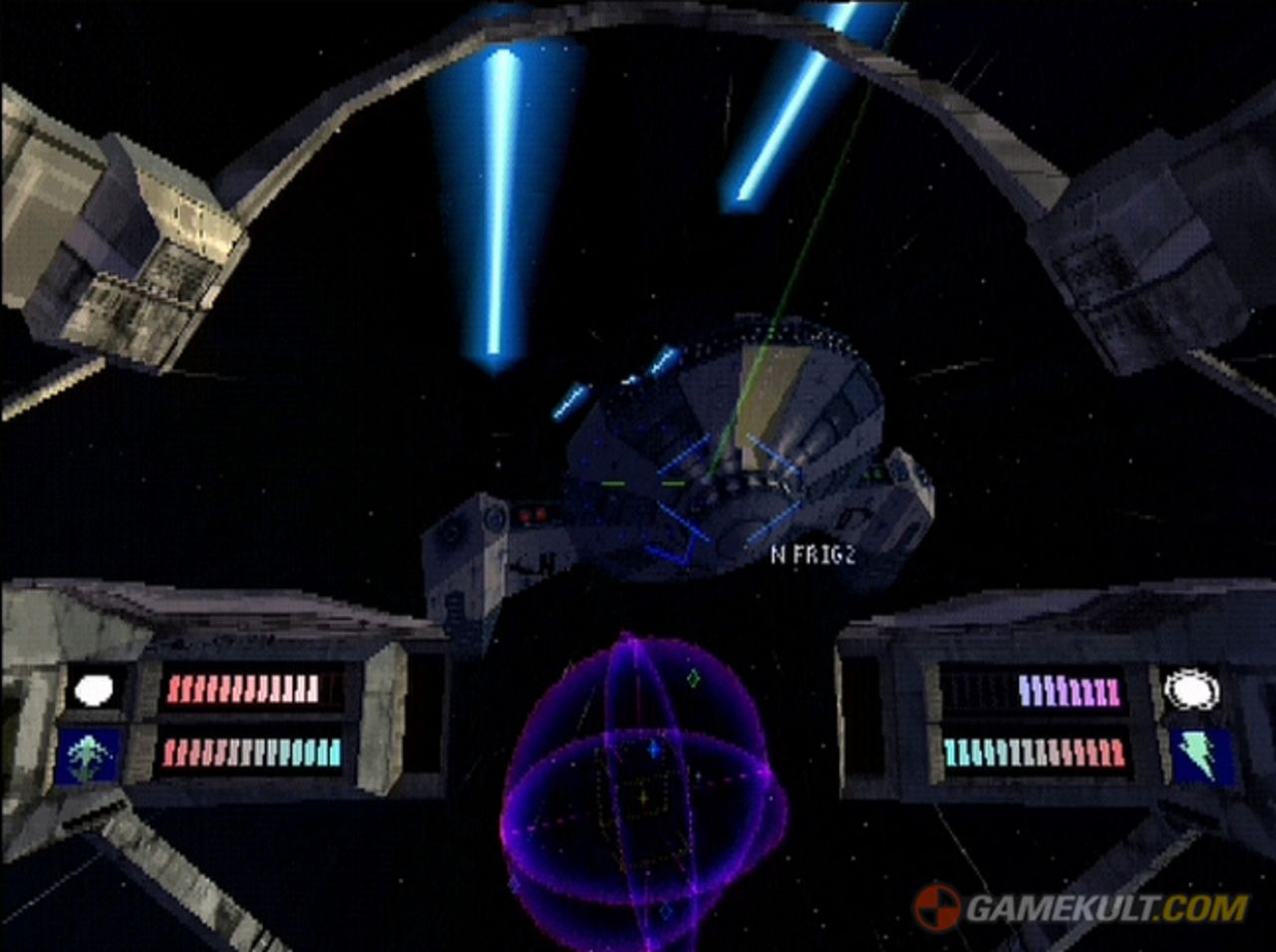Image resolution: width=1276 pixels, height=952 pixels.
Task: Expand the upper-left red gauge readout
Action: 244,686
